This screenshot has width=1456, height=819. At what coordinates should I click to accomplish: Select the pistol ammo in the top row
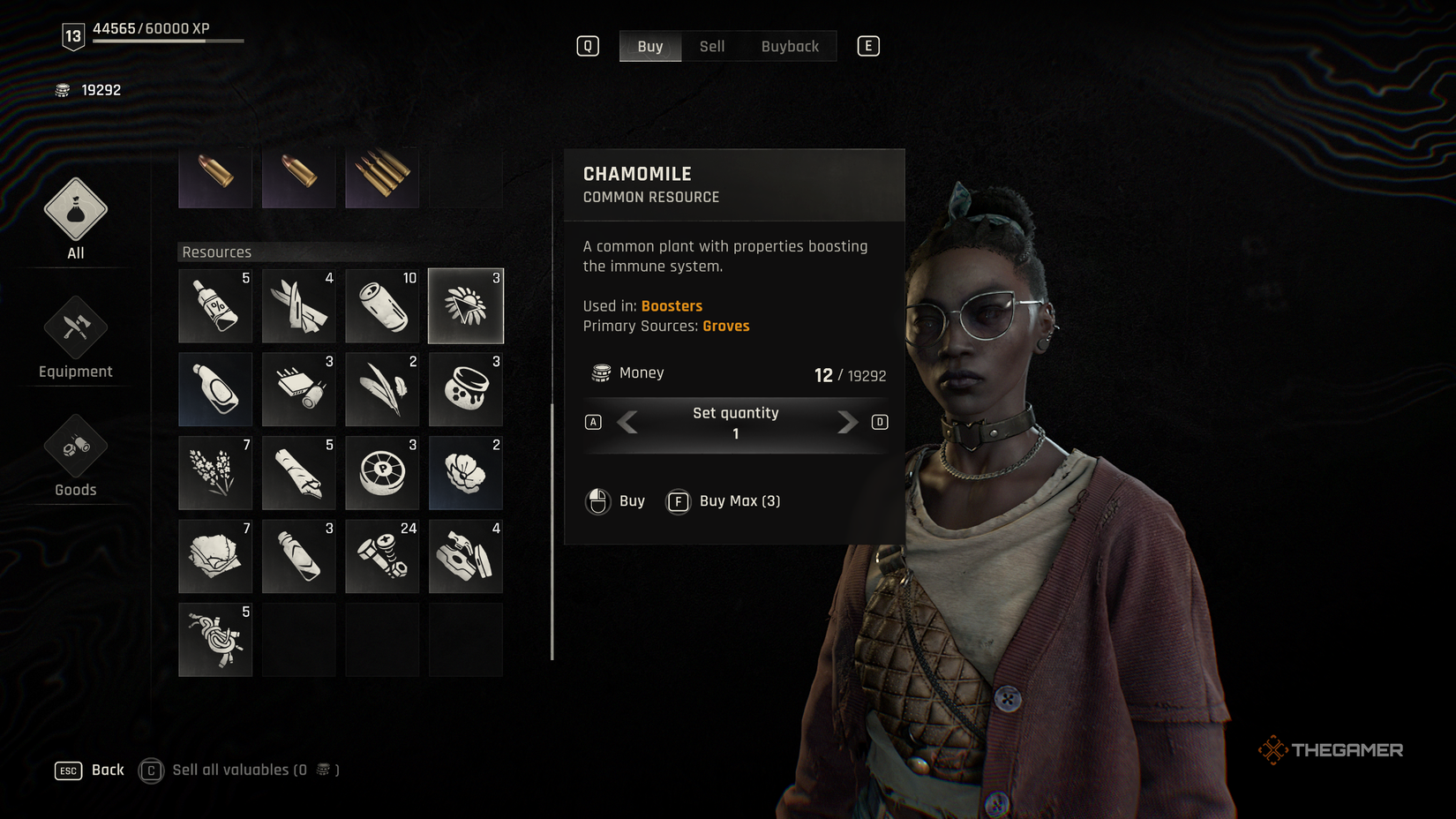coord(215,177)
